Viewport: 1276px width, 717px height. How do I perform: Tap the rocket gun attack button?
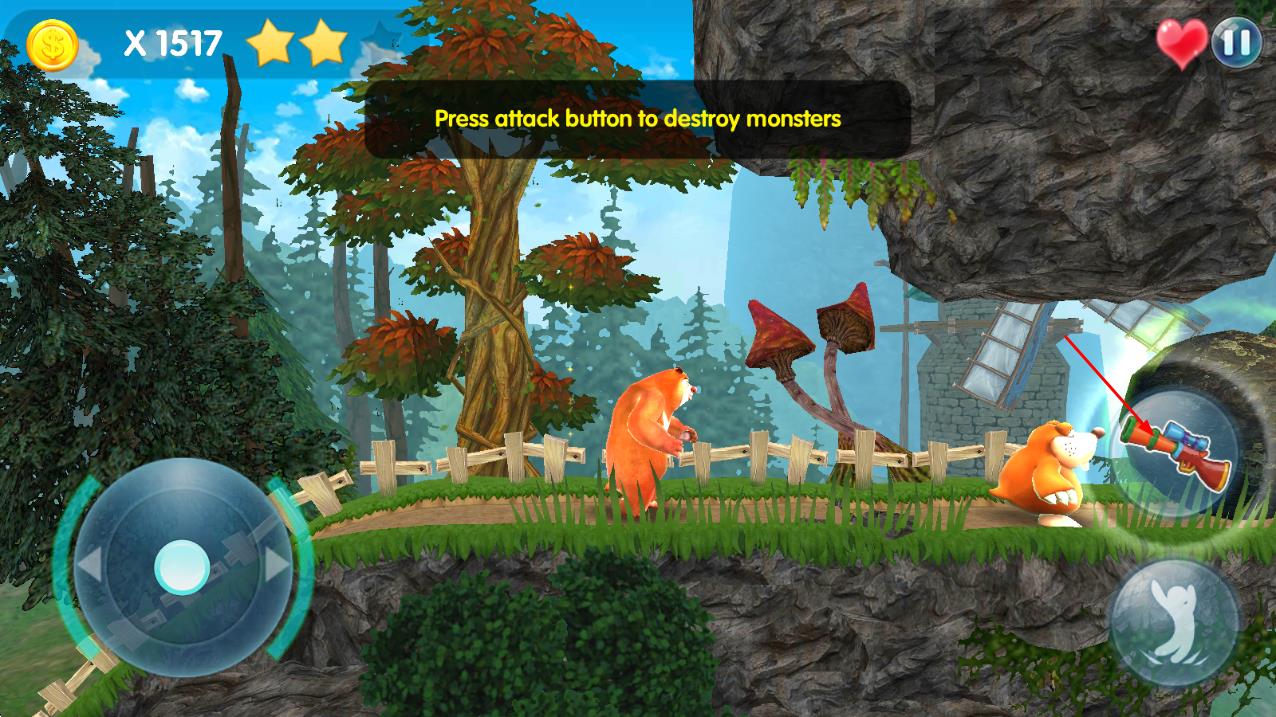coord(1175,452)
